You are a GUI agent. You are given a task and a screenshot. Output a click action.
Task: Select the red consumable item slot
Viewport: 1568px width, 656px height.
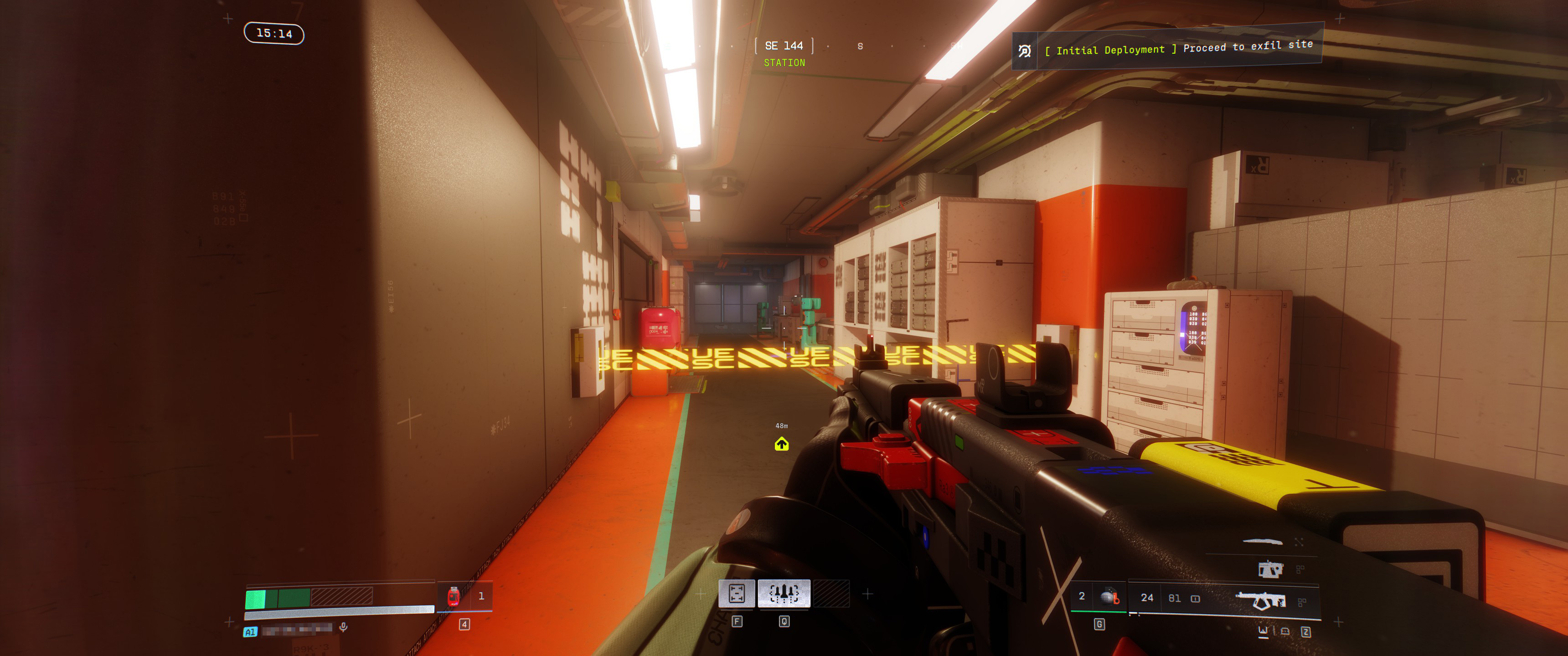coord(454,596)
